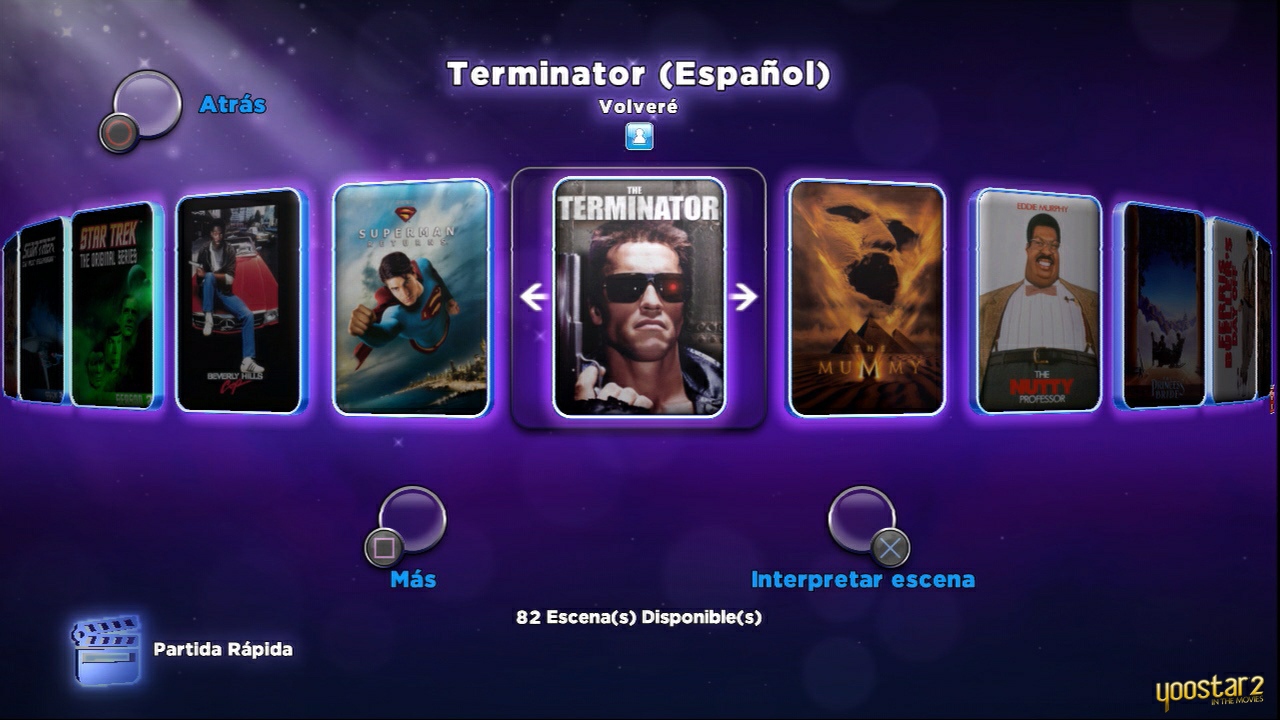Pick the Nutty Professor cover

(1036, 300)
